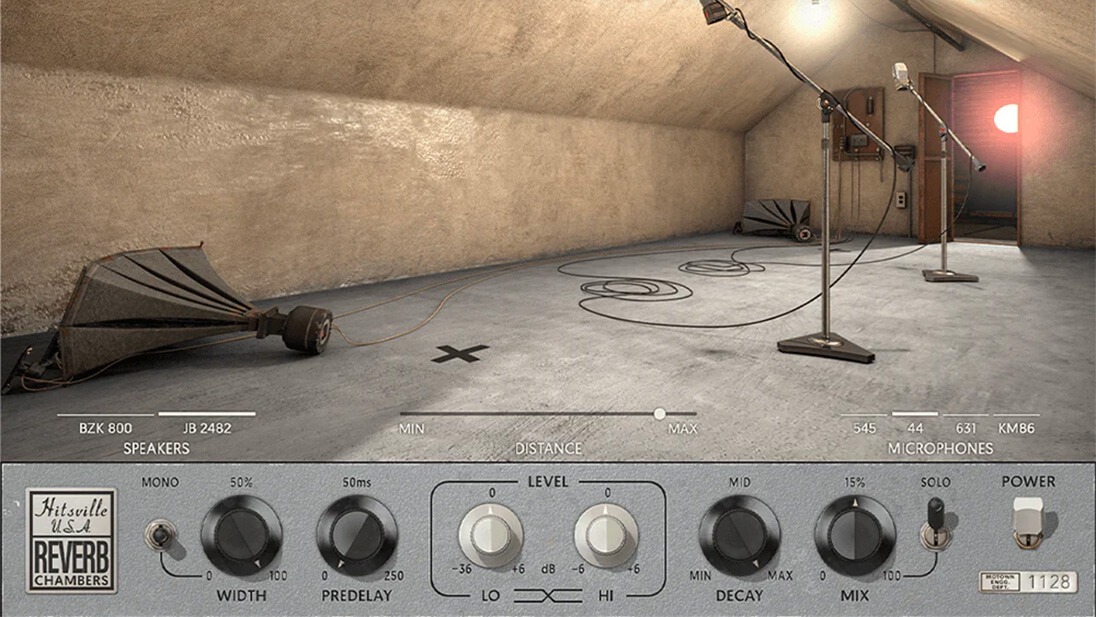Image resolution: width=1096 pixels, height=617 pixels.
Task: Click the Decay knob
Action: tap(739, 535)
